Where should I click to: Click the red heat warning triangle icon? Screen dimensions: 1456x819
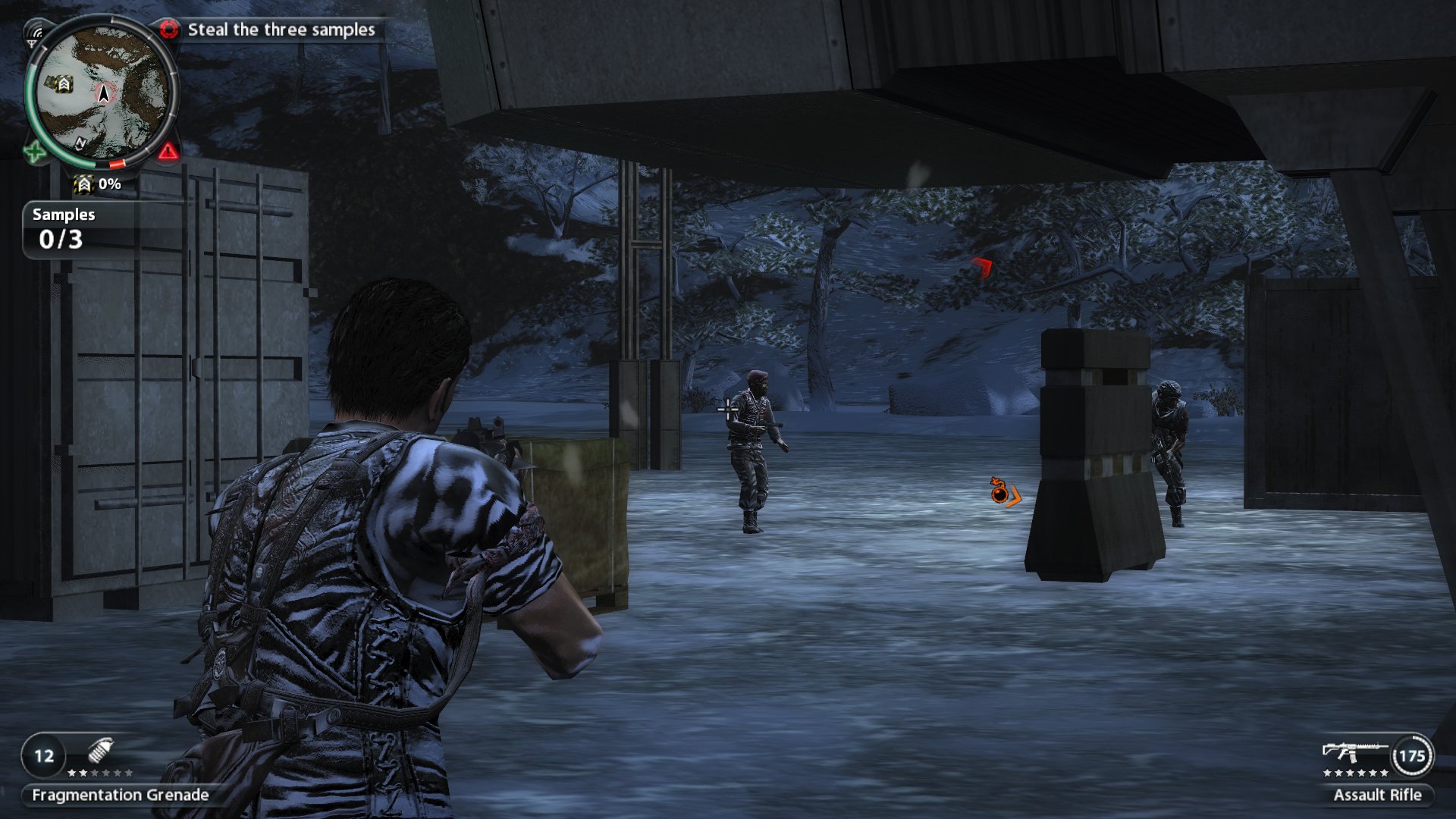168,152
